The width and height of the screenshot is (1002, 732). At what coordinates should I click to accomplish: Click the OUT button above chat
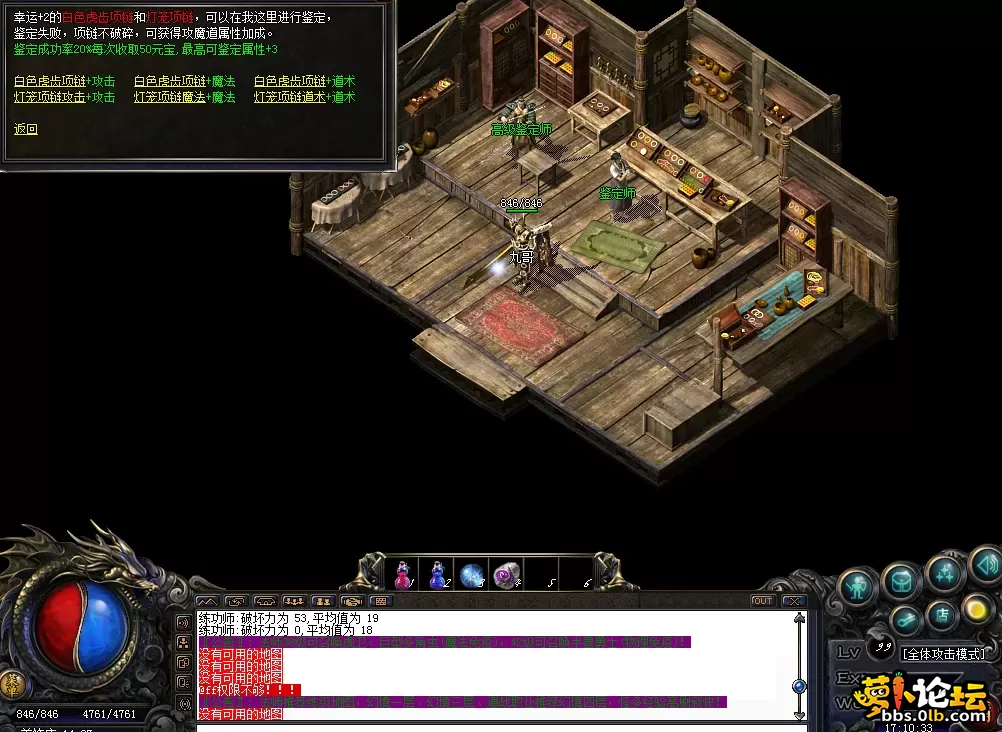763,601
